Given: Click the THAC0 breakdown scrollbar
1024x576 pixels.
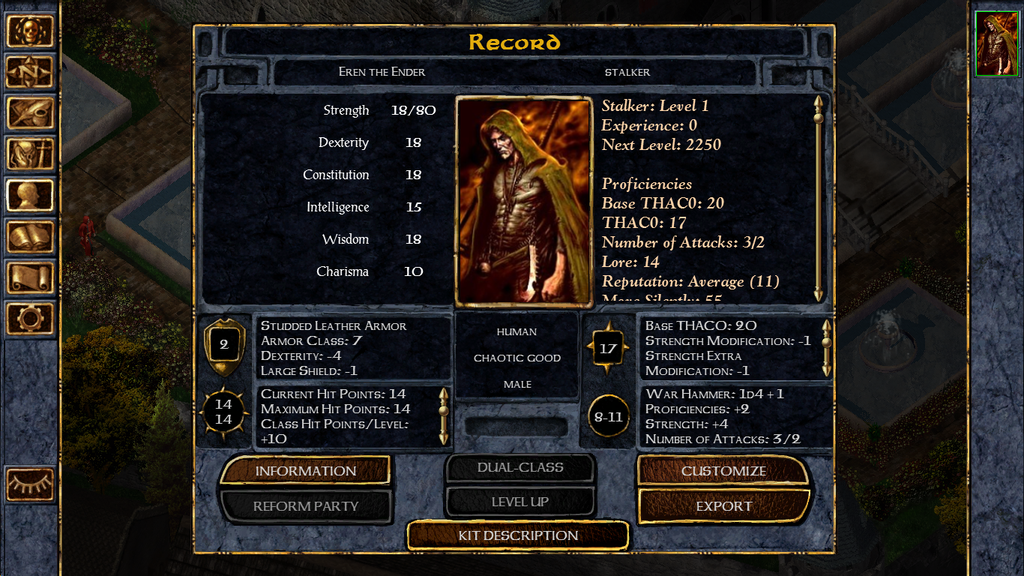Looking at the screenshot, I should pos(826,346).
